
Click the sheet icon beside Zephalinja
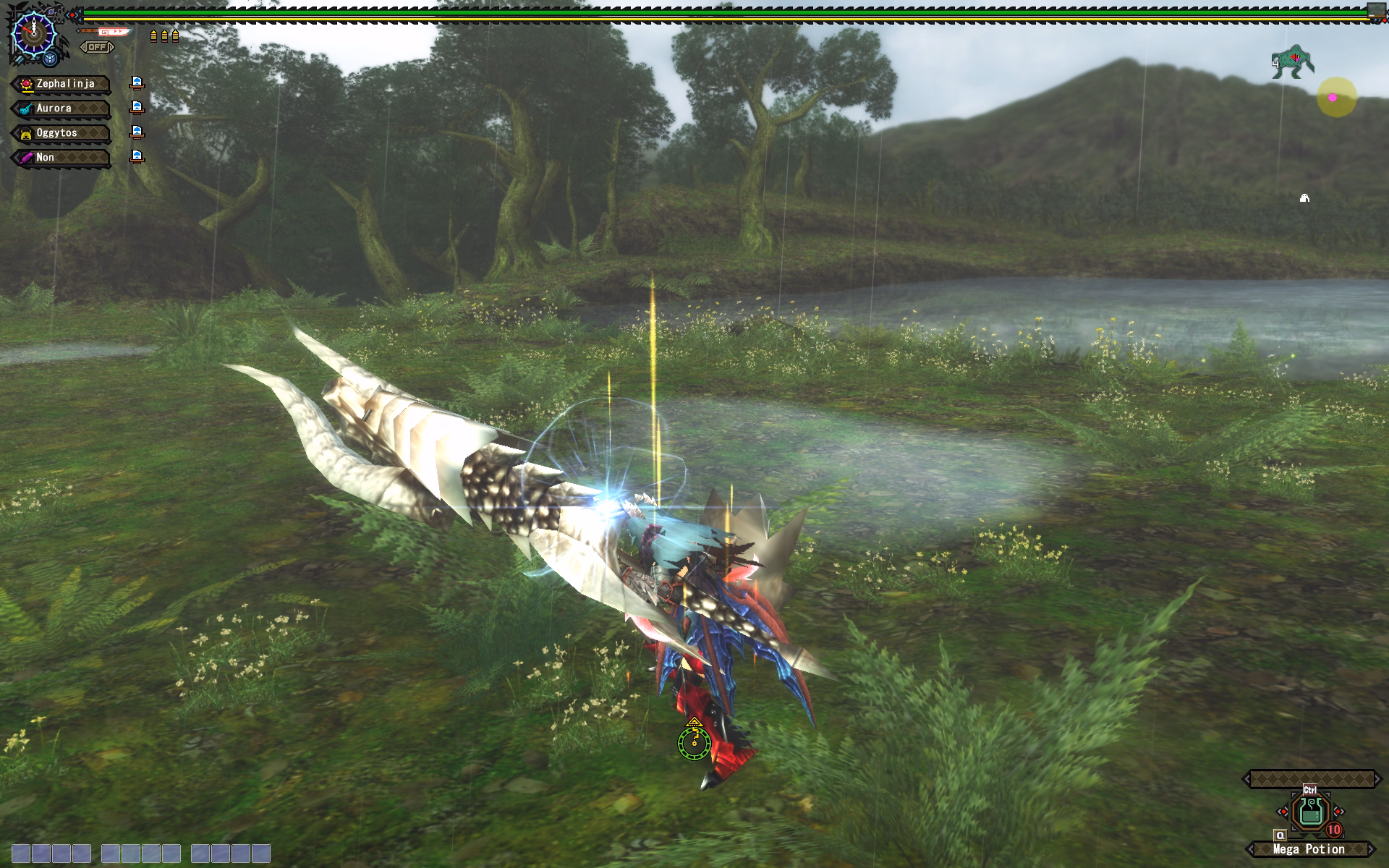pos(137,83)
